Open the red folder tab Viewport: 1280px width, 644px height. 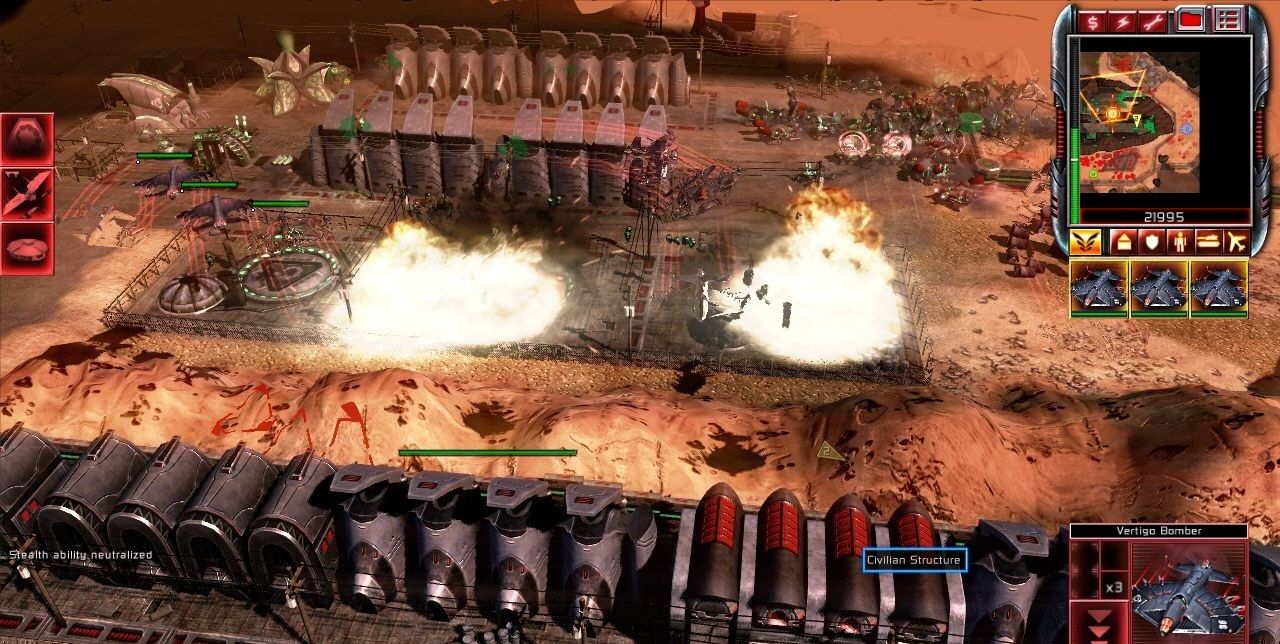point(1191,20)
